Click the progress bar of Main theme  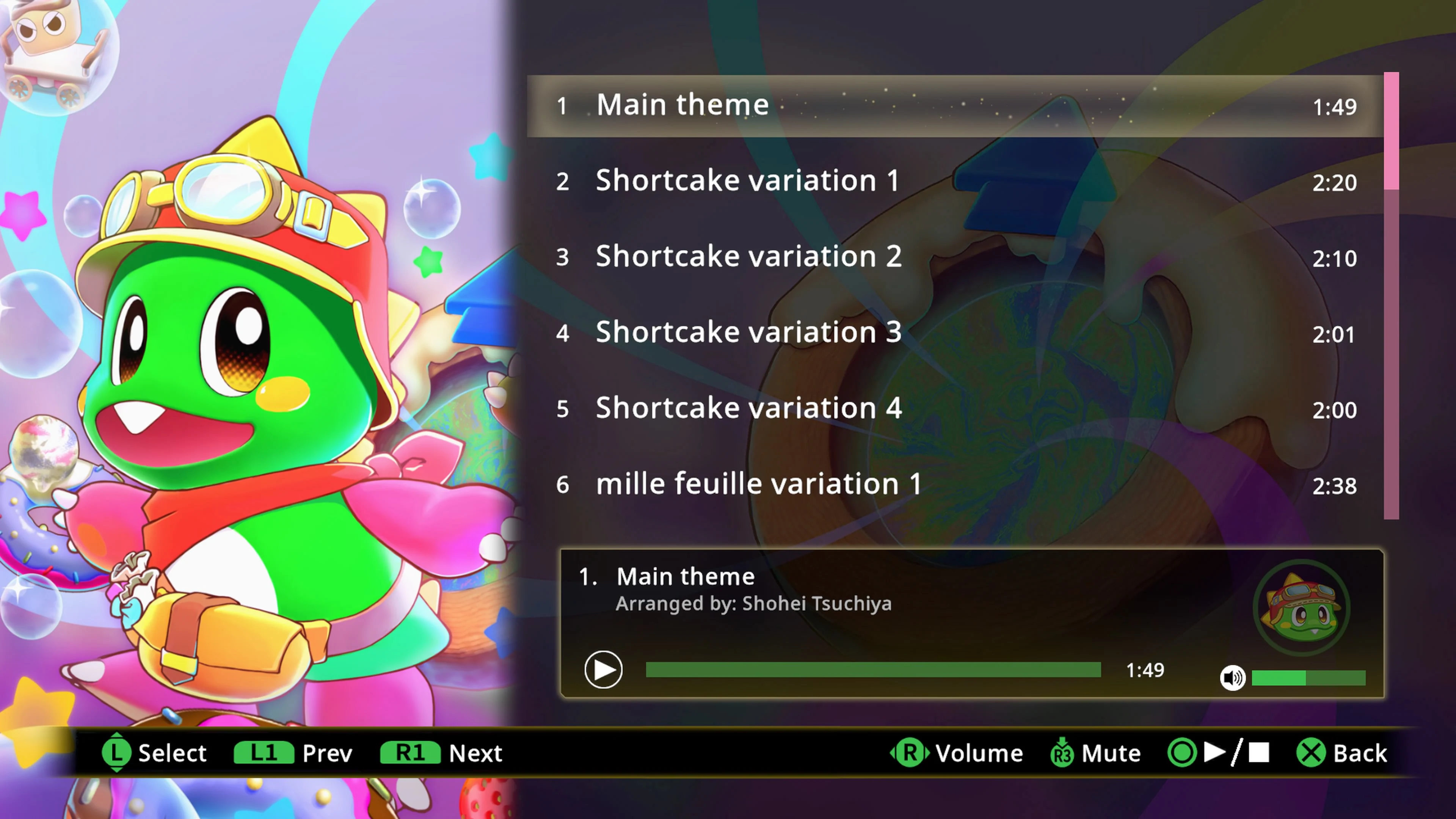(873, 670)
